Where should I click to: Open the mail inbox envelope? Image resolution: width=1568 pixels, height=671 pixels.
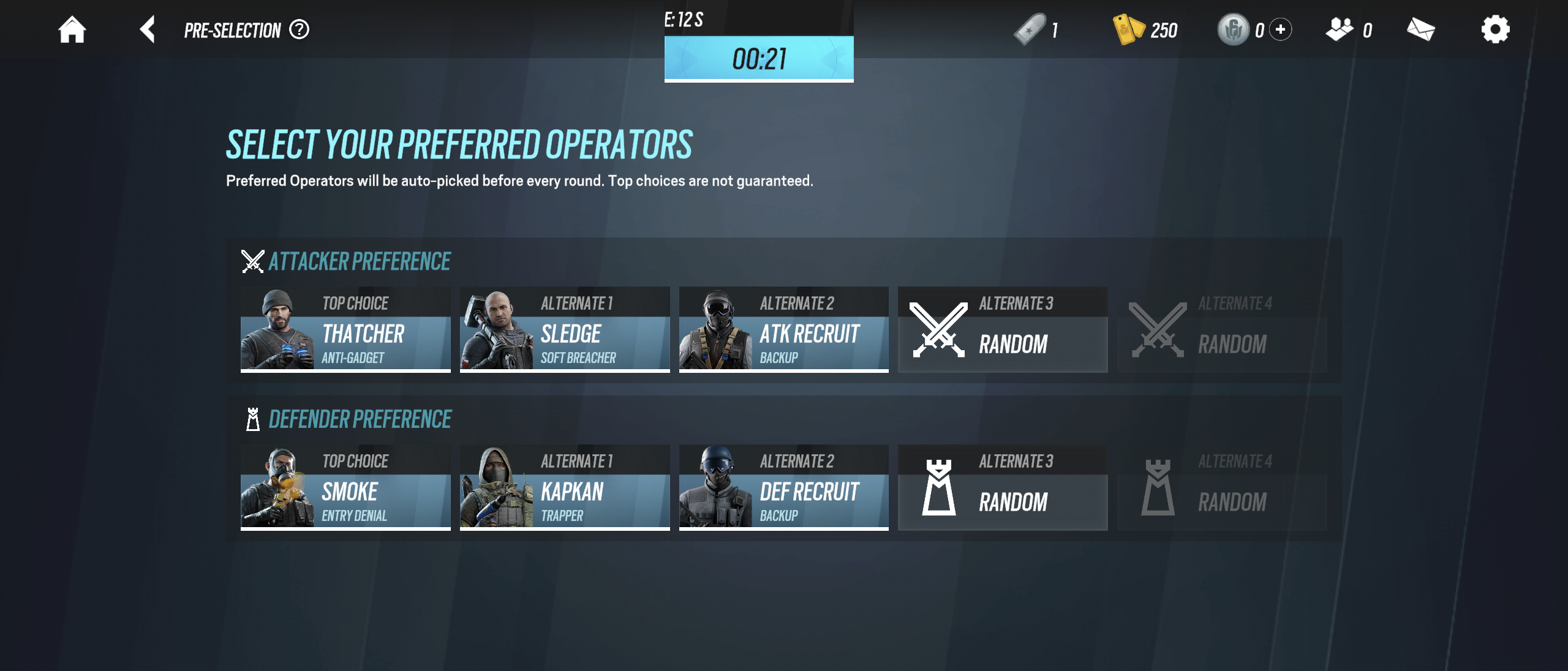click(x=1420, y=29)
